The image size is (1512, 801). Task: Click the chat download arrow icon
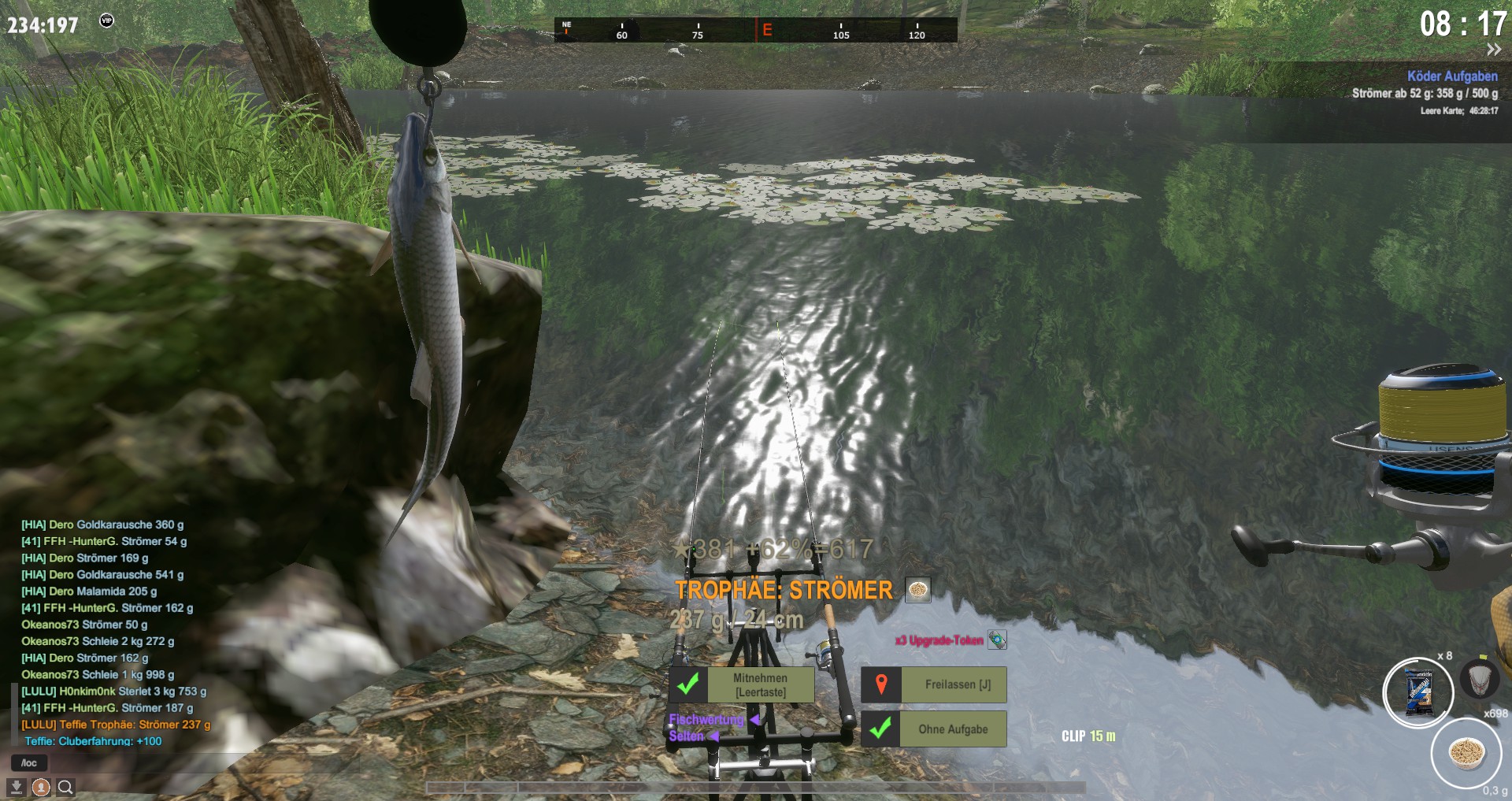click(16, 787)
